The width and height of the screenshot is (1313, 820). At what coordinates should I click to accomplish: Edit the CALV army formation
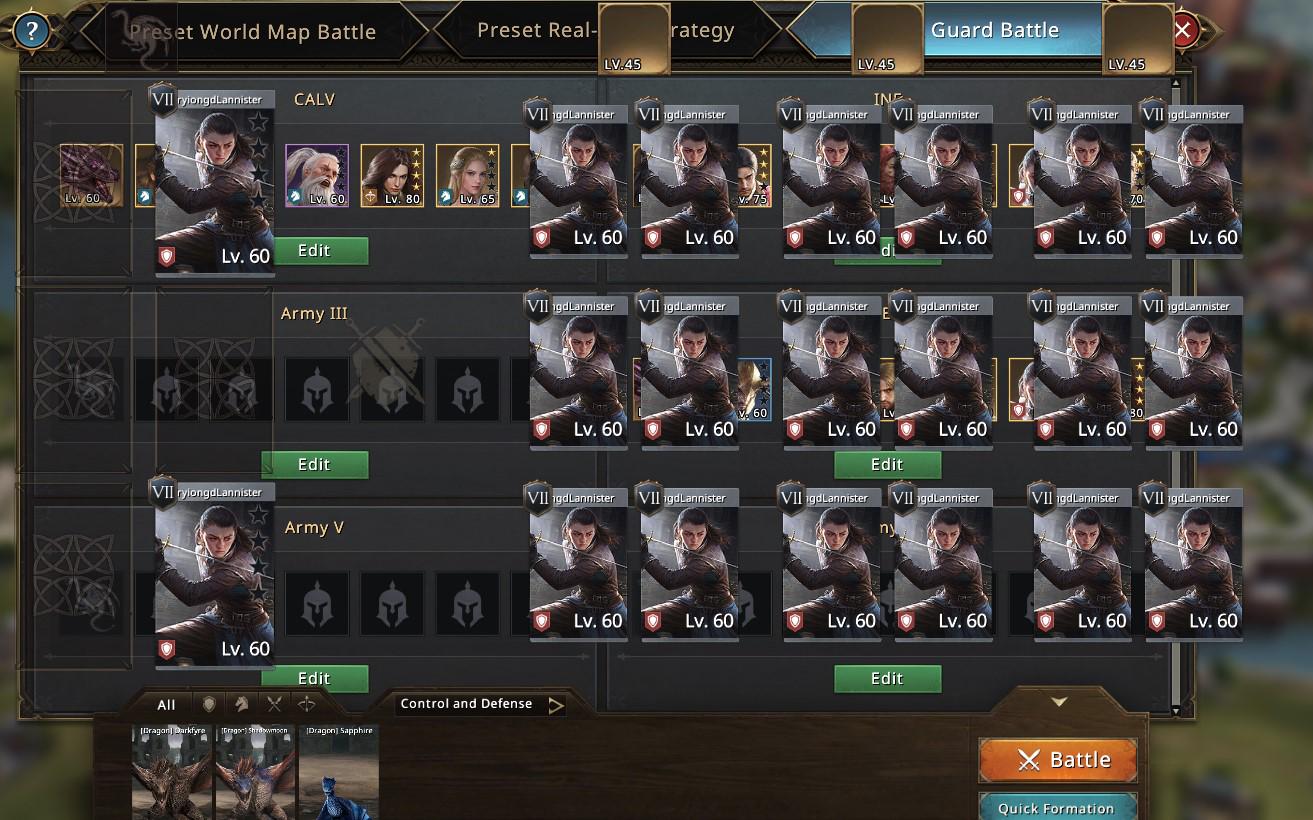click(314, 251)
